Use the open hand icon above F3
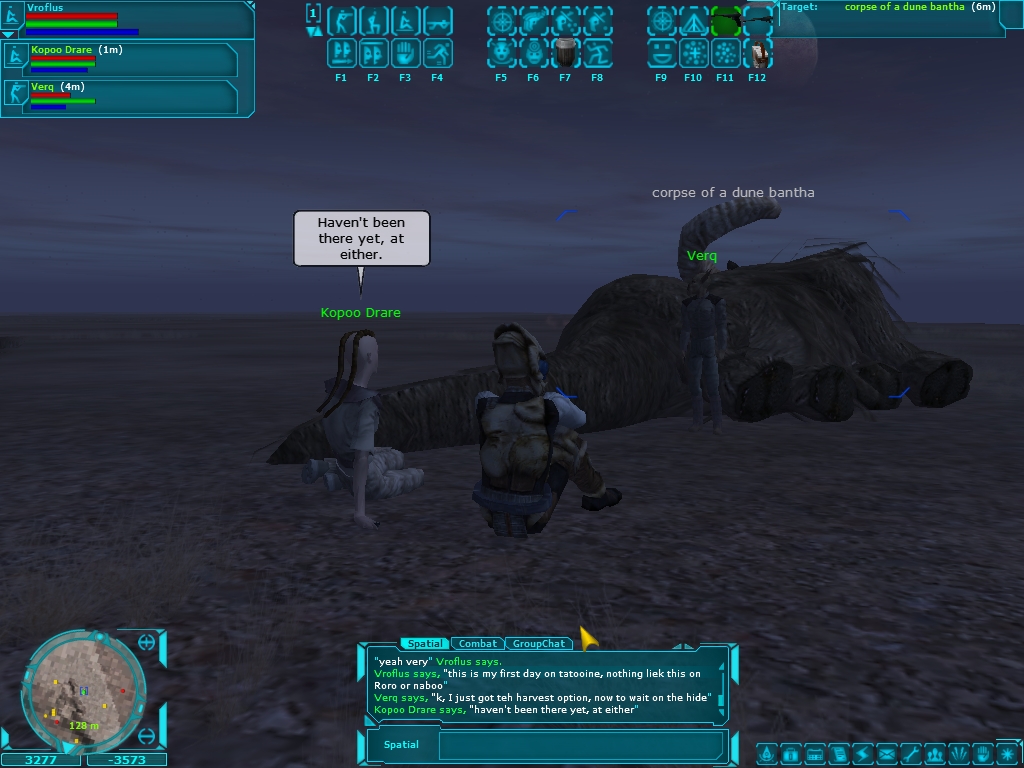The width and height of the screenshot is (1024, 768). pos(405,53)
